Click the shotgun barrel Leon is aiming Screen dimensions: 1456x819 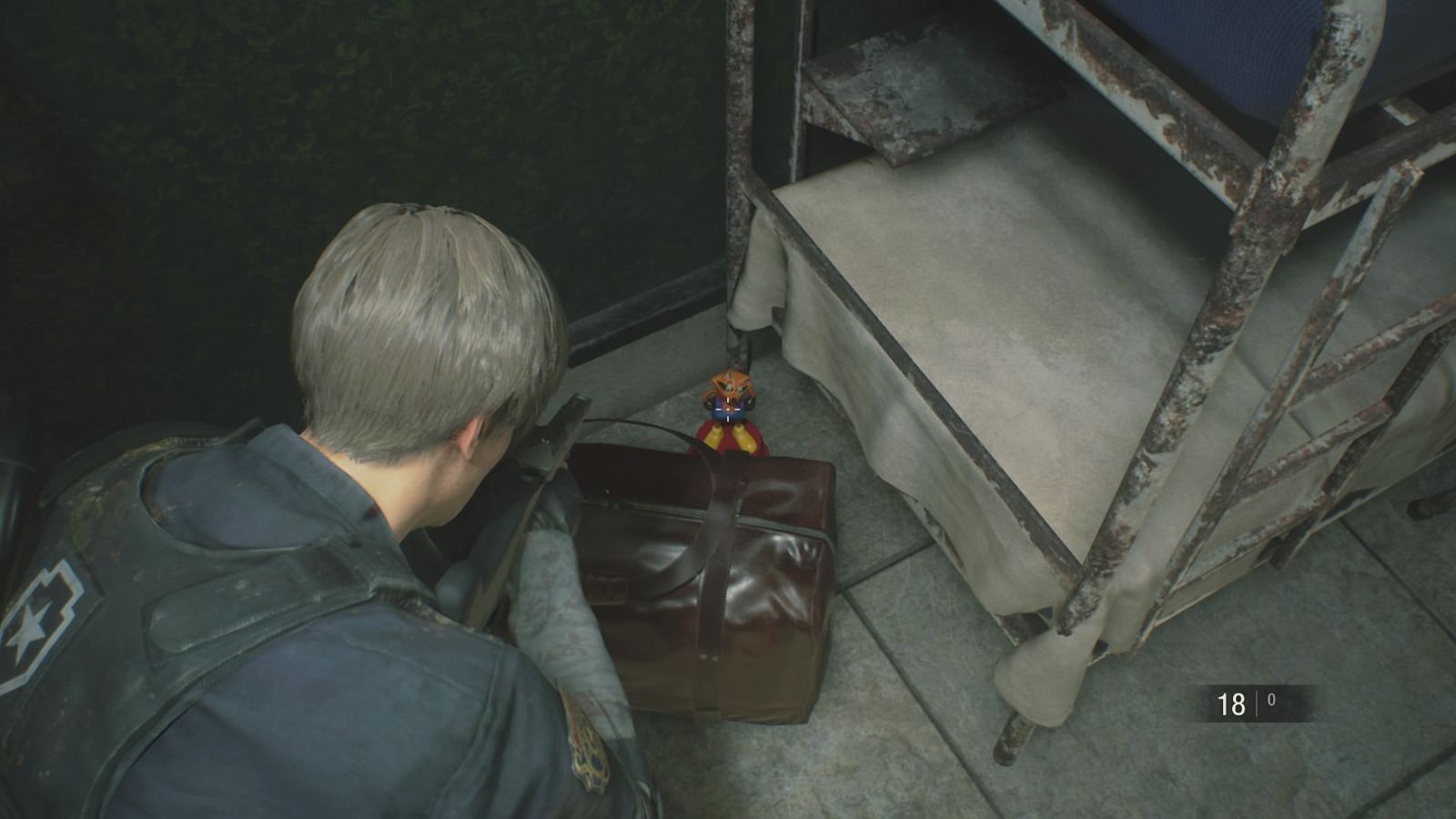pos(564,409)
